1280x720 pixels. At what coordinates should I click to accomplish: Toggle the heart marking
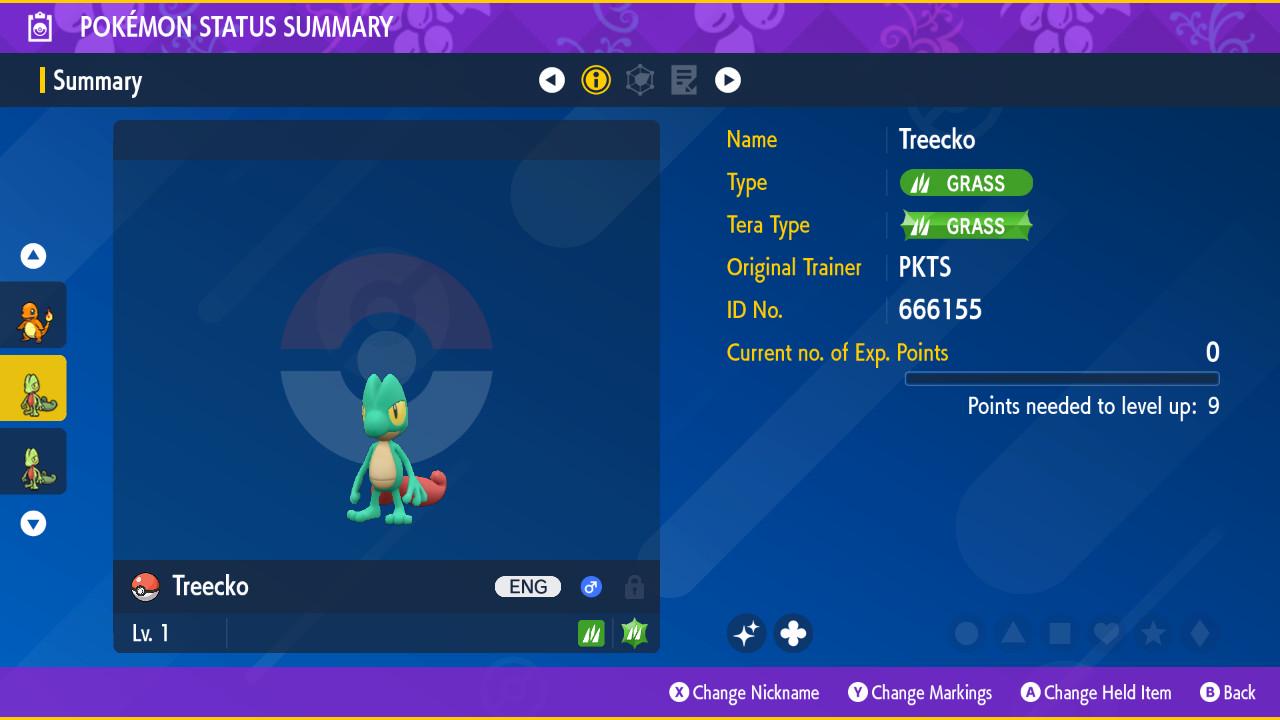coord(1106,633)
